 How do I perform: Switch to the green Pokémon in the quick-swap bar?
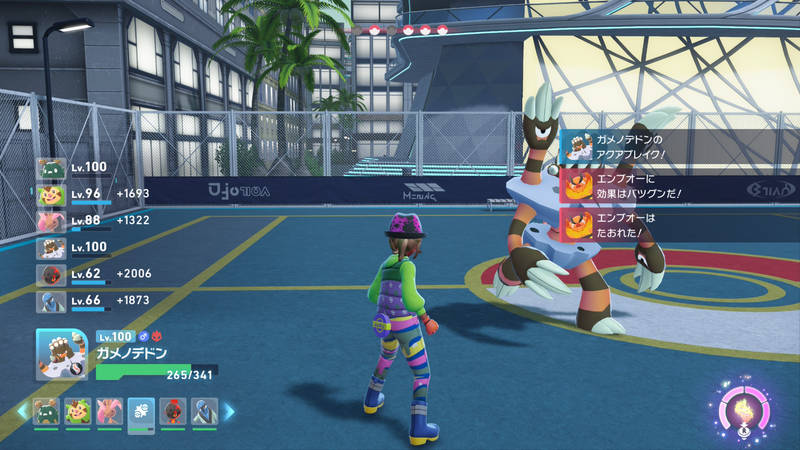coord(46,410)
